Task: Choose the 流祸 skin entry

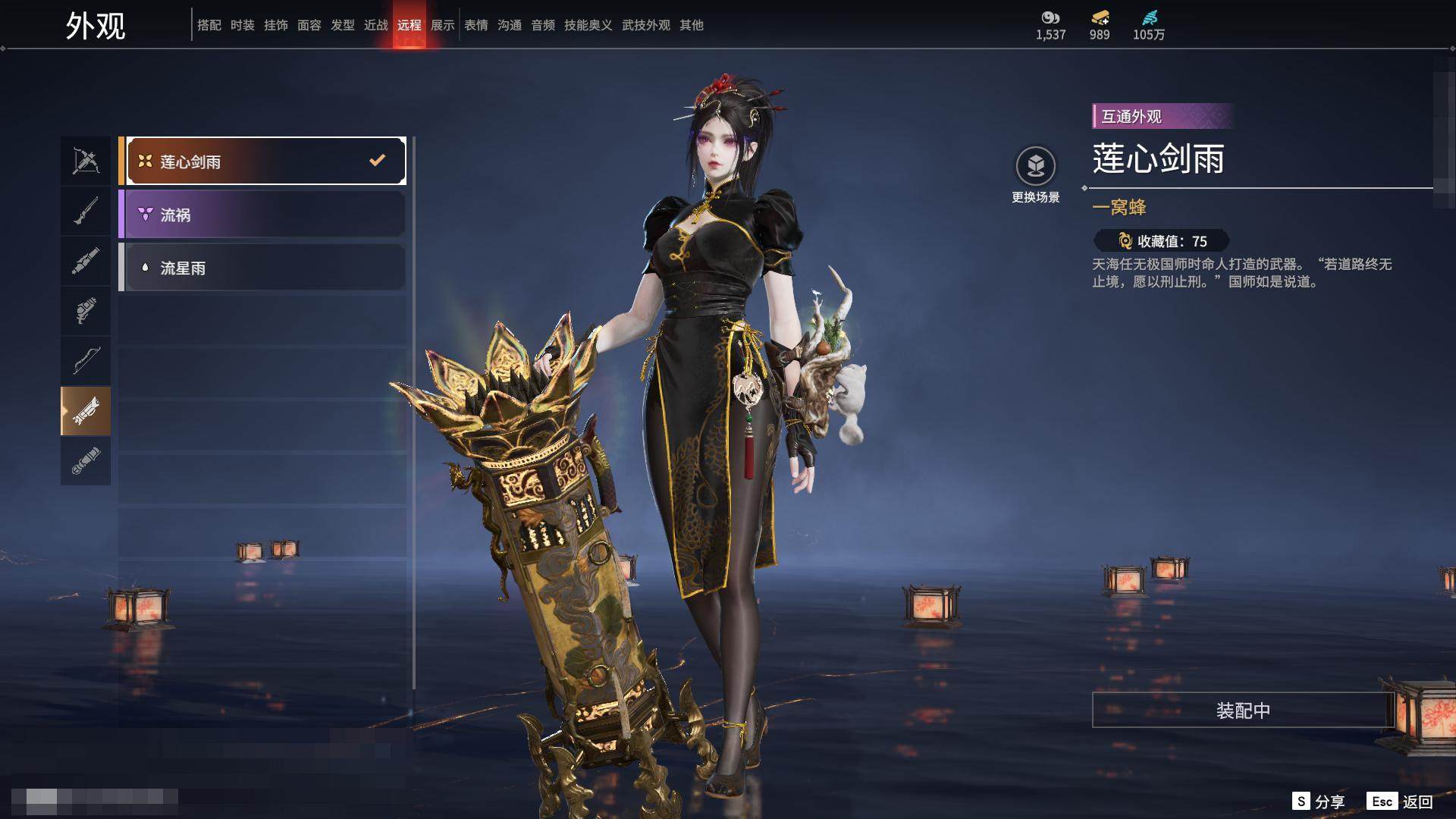Action: (x=262, y=215)
